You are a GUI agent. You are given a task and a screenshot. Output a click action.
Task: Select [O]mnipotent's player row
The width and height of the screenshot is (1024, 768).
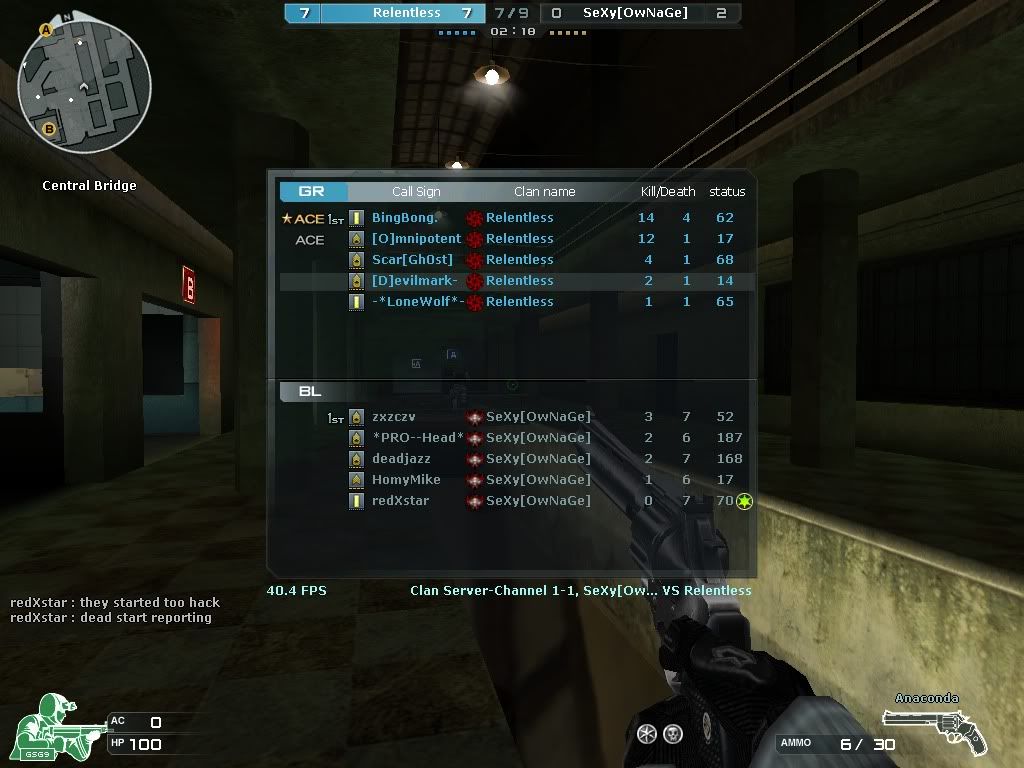pos(512,239)
